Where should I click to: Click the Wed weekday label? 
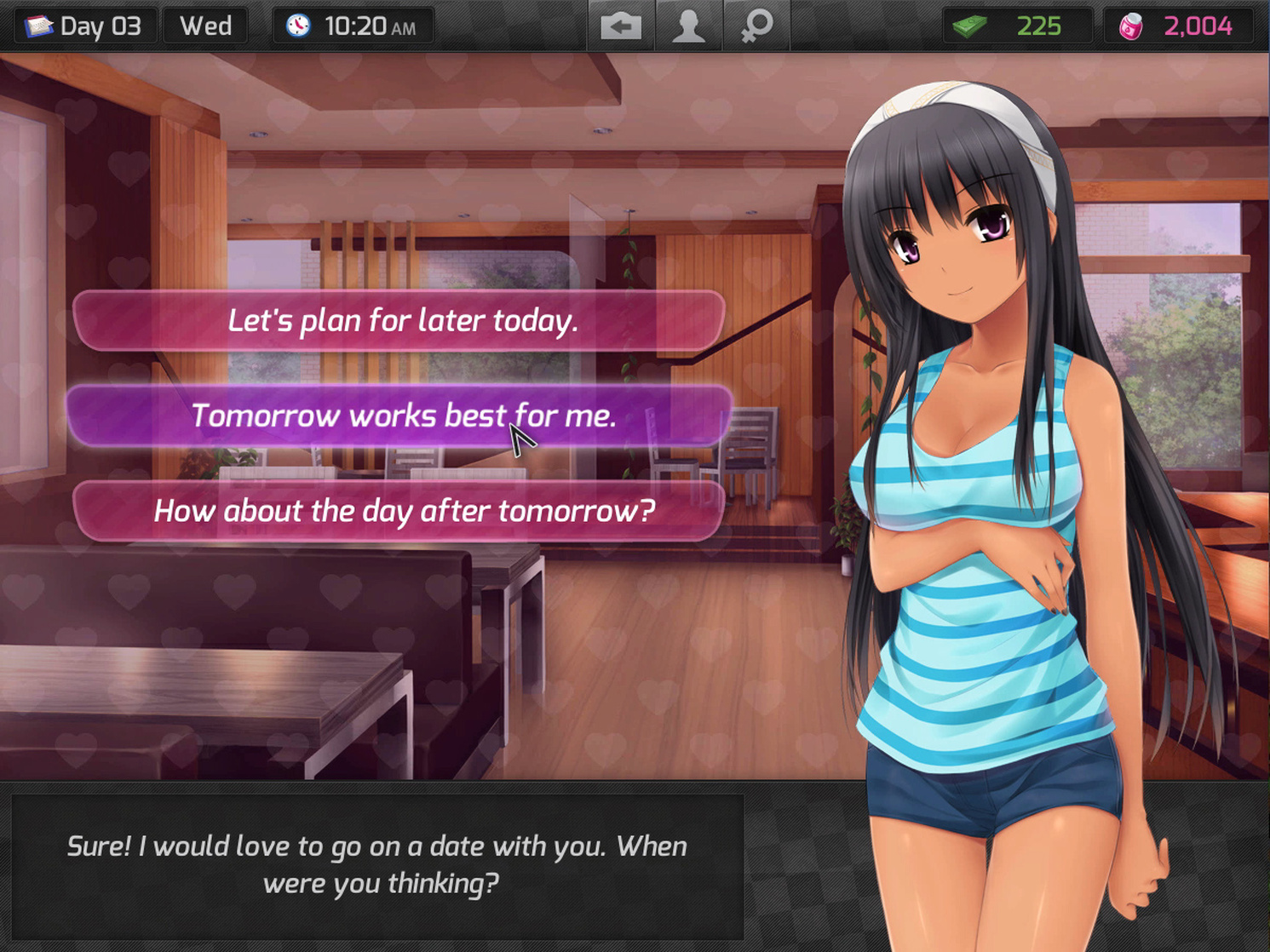pos(204,25)
